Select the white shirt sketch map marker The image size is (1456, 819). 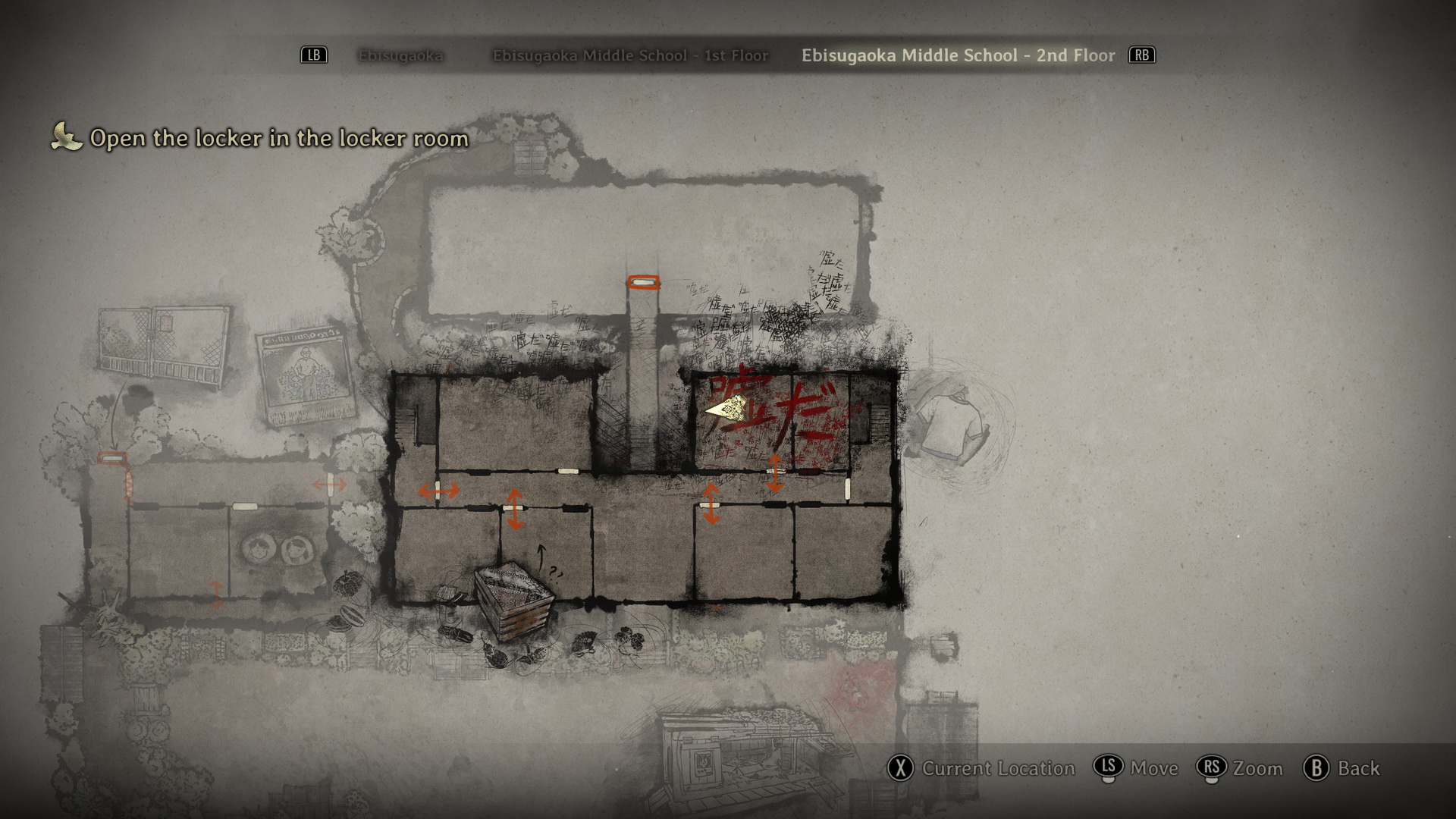pos(950,425)
